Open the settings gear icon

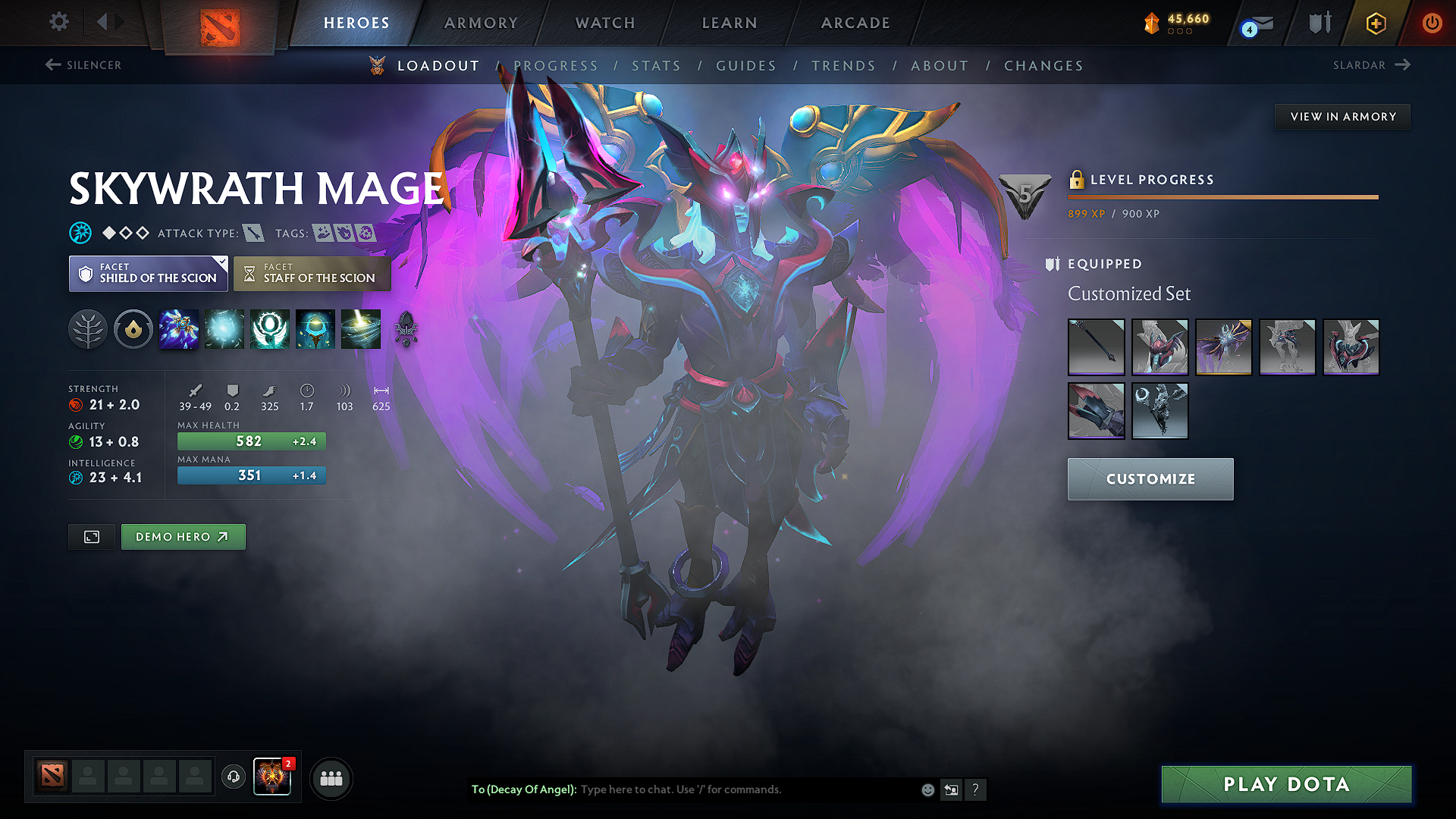coord(58,22)
